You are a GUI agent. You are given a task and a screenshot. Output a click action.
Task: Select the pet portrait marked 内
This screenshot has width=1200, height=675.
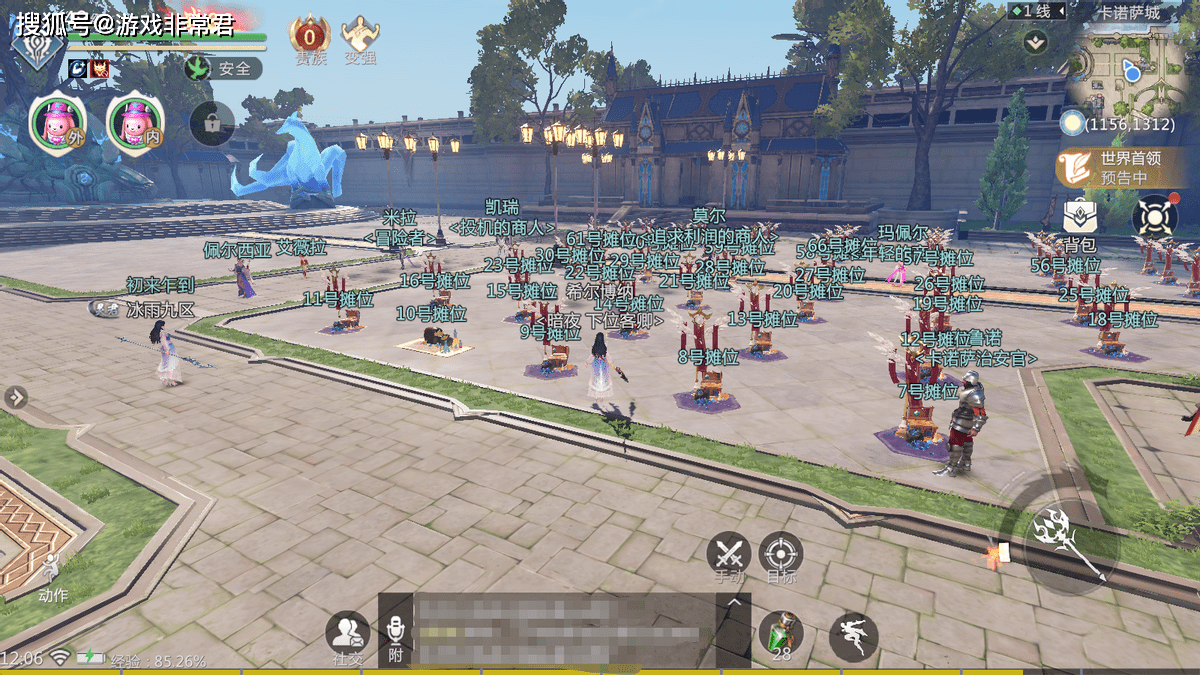tap(136, 124)
